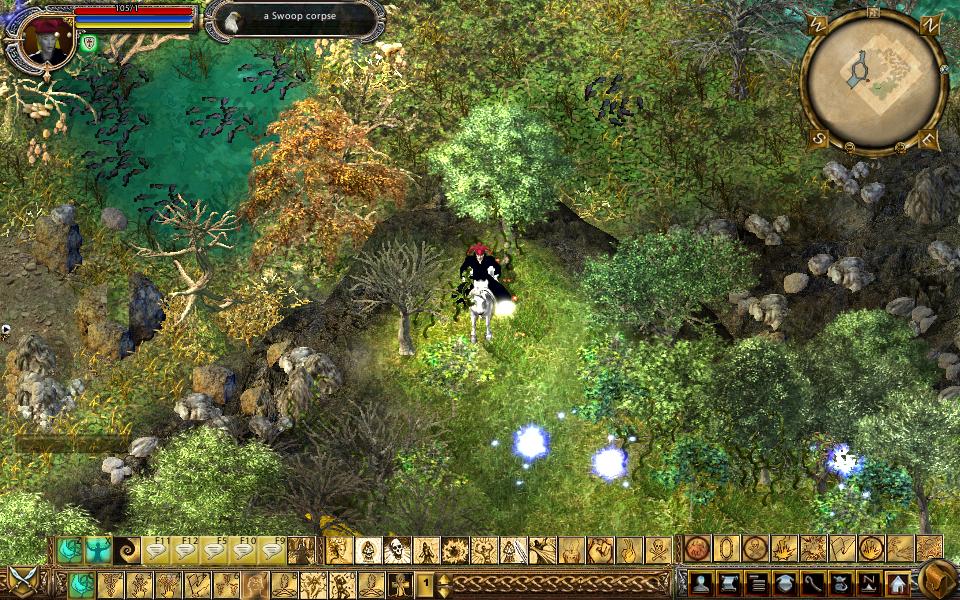Screen dimensions: 960x600
Task: Open the scroll menu button
Action: (727, 583)
